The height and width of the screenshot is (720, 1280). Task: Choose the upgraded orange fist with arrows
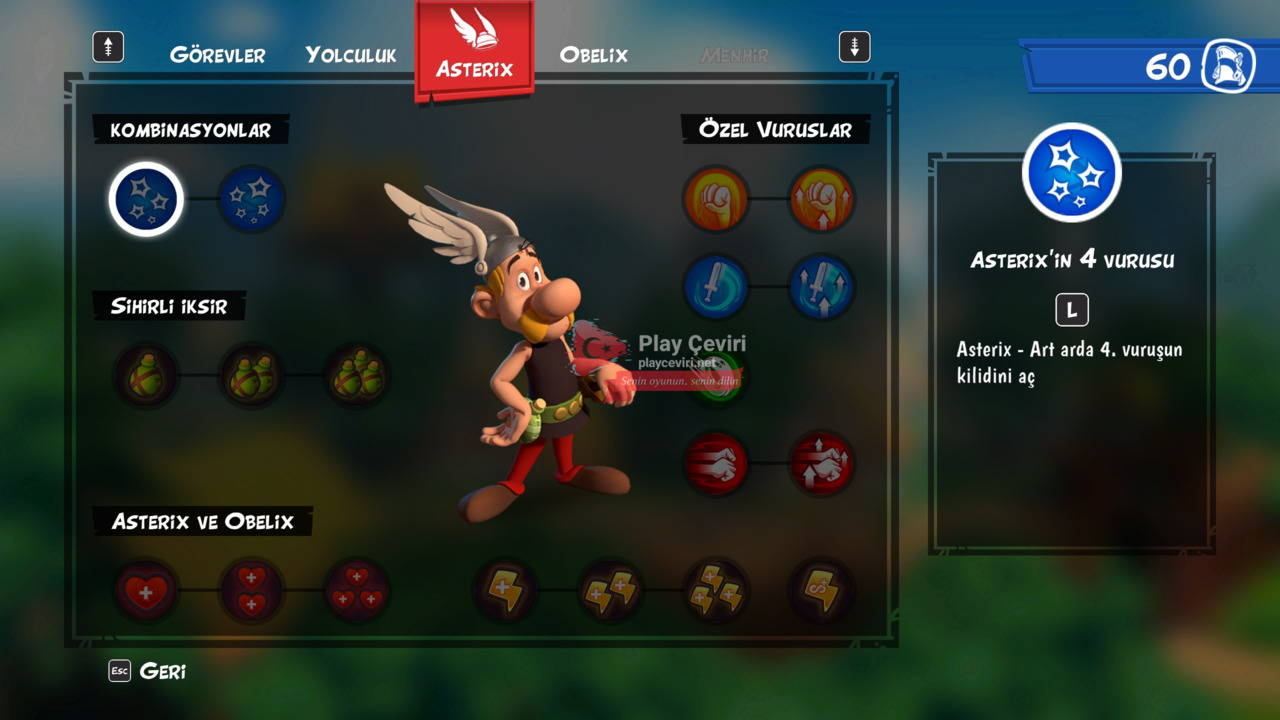pos(822,199)
